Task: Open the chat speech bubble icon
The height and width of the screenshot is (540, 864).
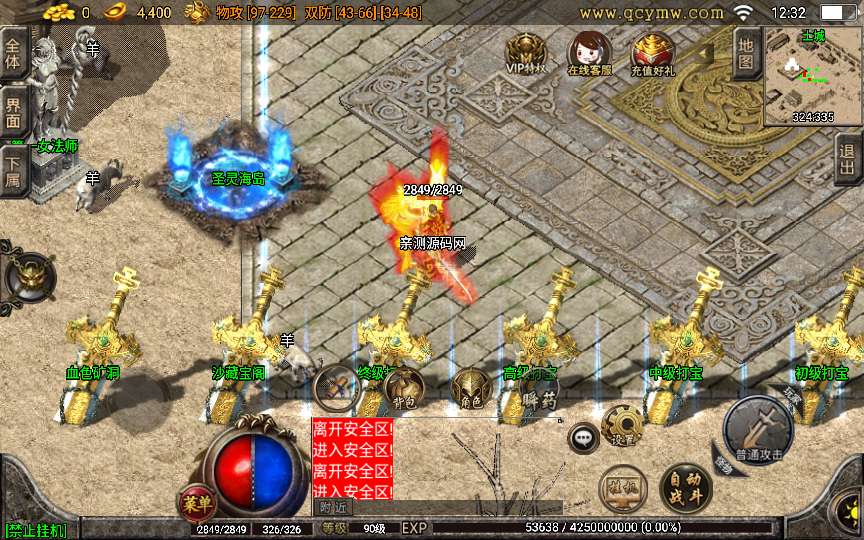Action: (583, 437)
